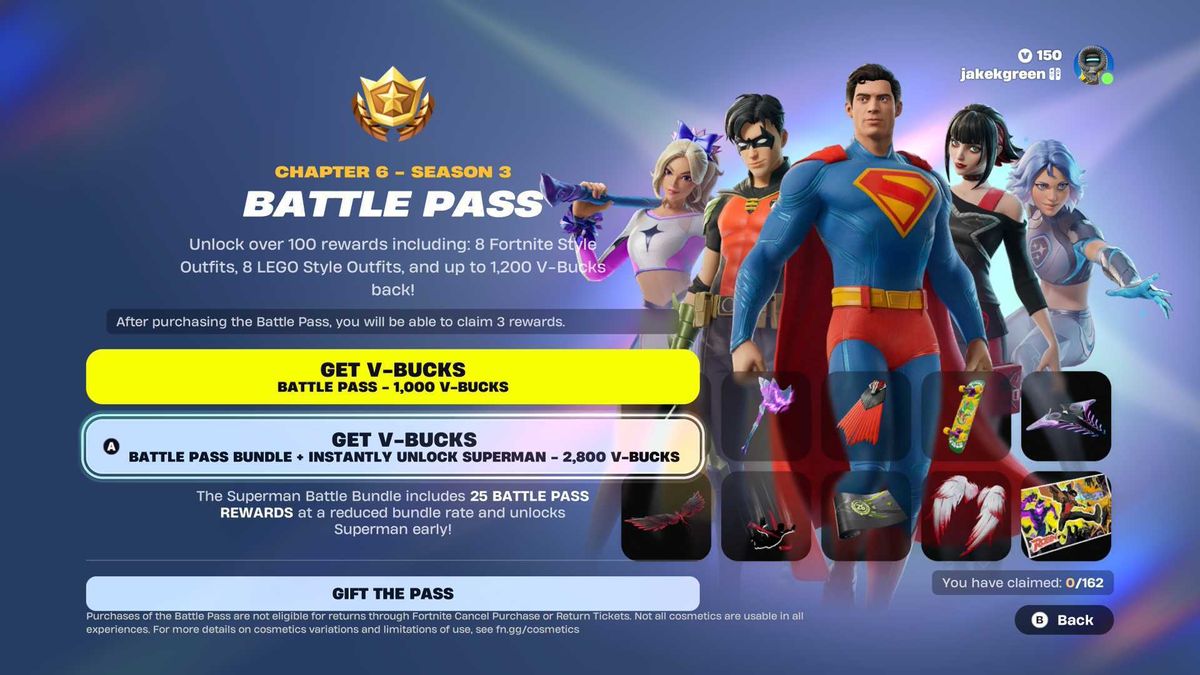
Task: Choose the Superman Battle Pass Bundle option
Action: point(392,447)
